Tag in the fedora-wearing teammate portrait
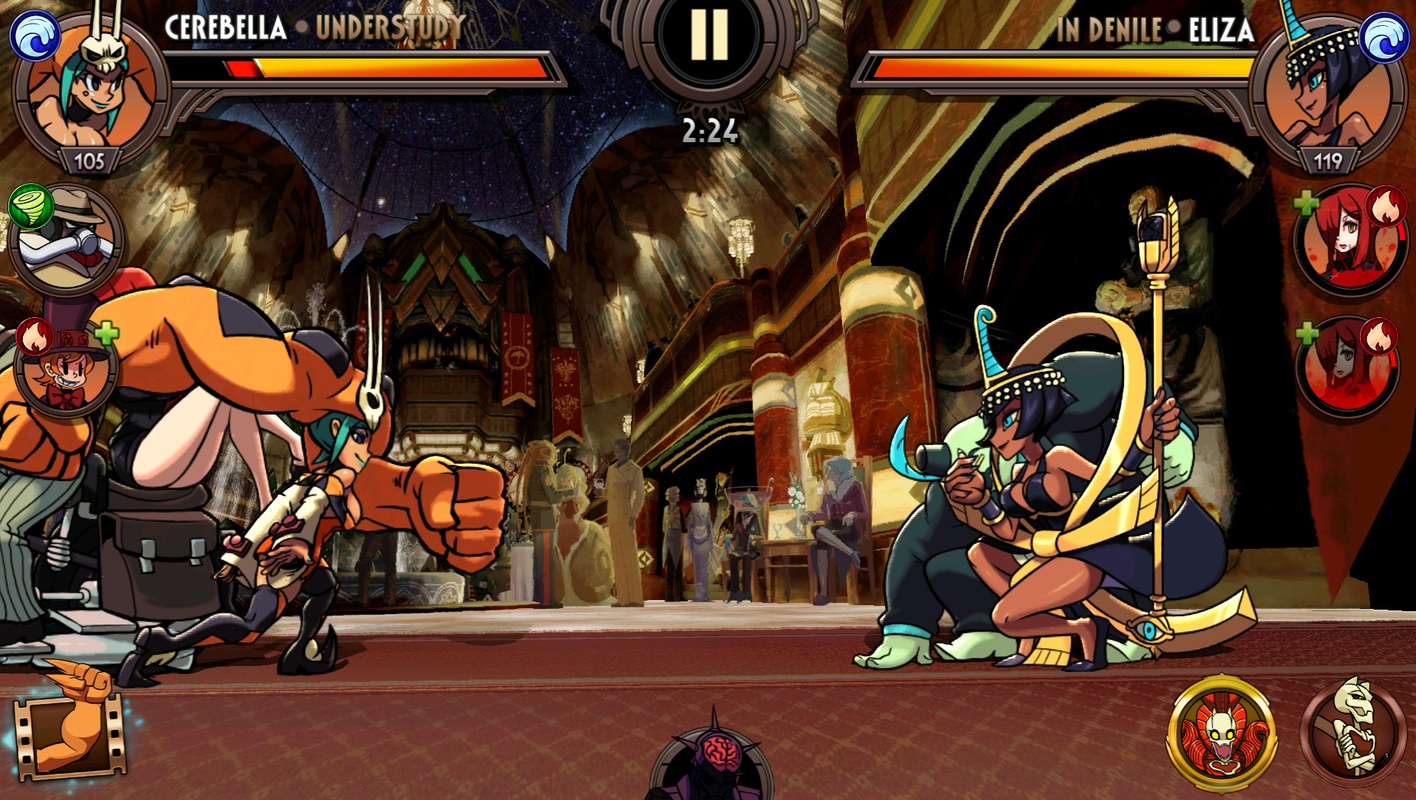 pyautogui.click(x=66, y=239)
